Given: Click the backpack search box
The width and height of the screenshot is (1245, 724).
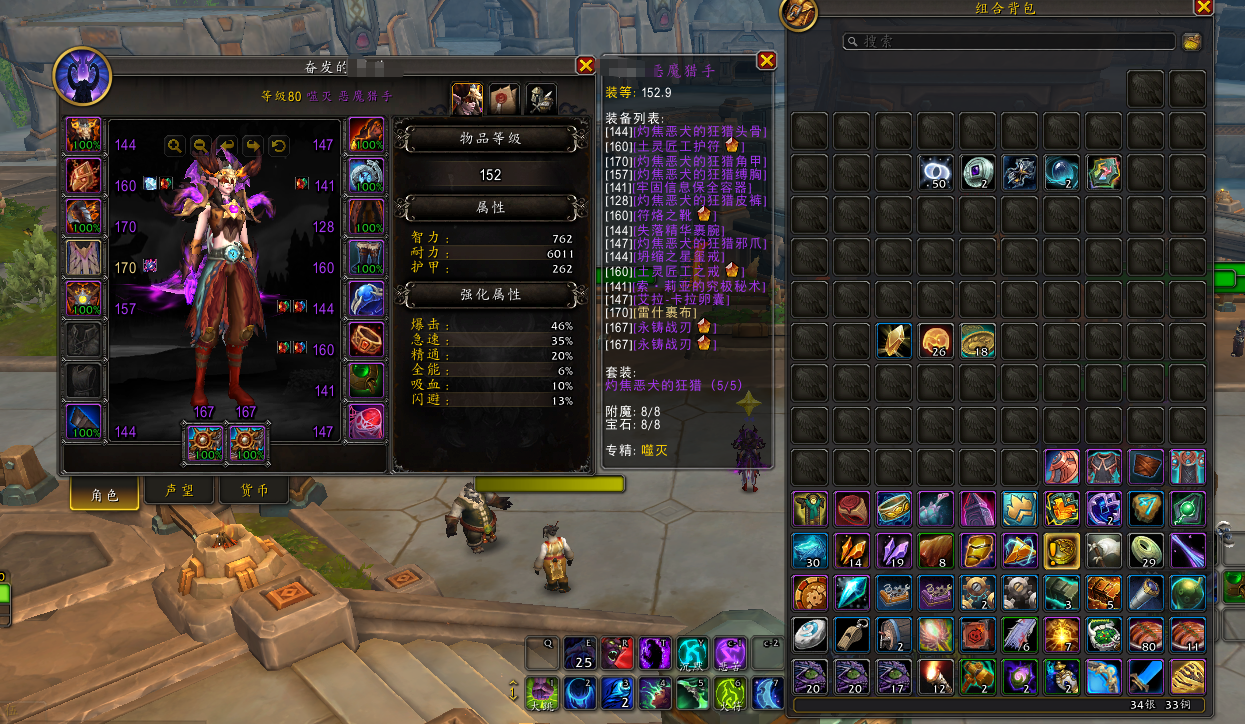Looking at the screenshot, I should [x=1010, y=41].
